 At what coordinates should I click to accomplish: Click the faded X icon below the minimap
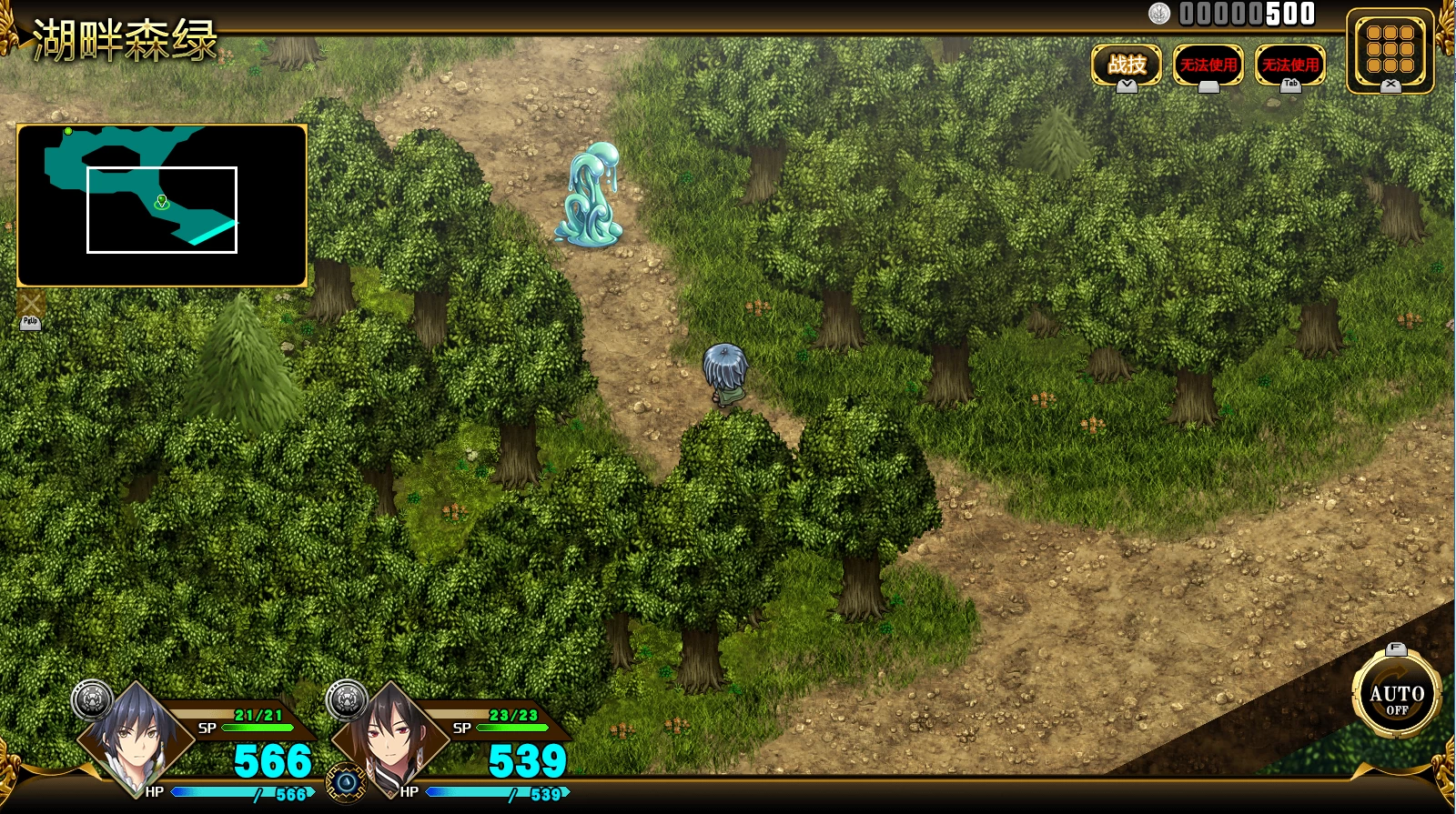(x=31, y=304)
